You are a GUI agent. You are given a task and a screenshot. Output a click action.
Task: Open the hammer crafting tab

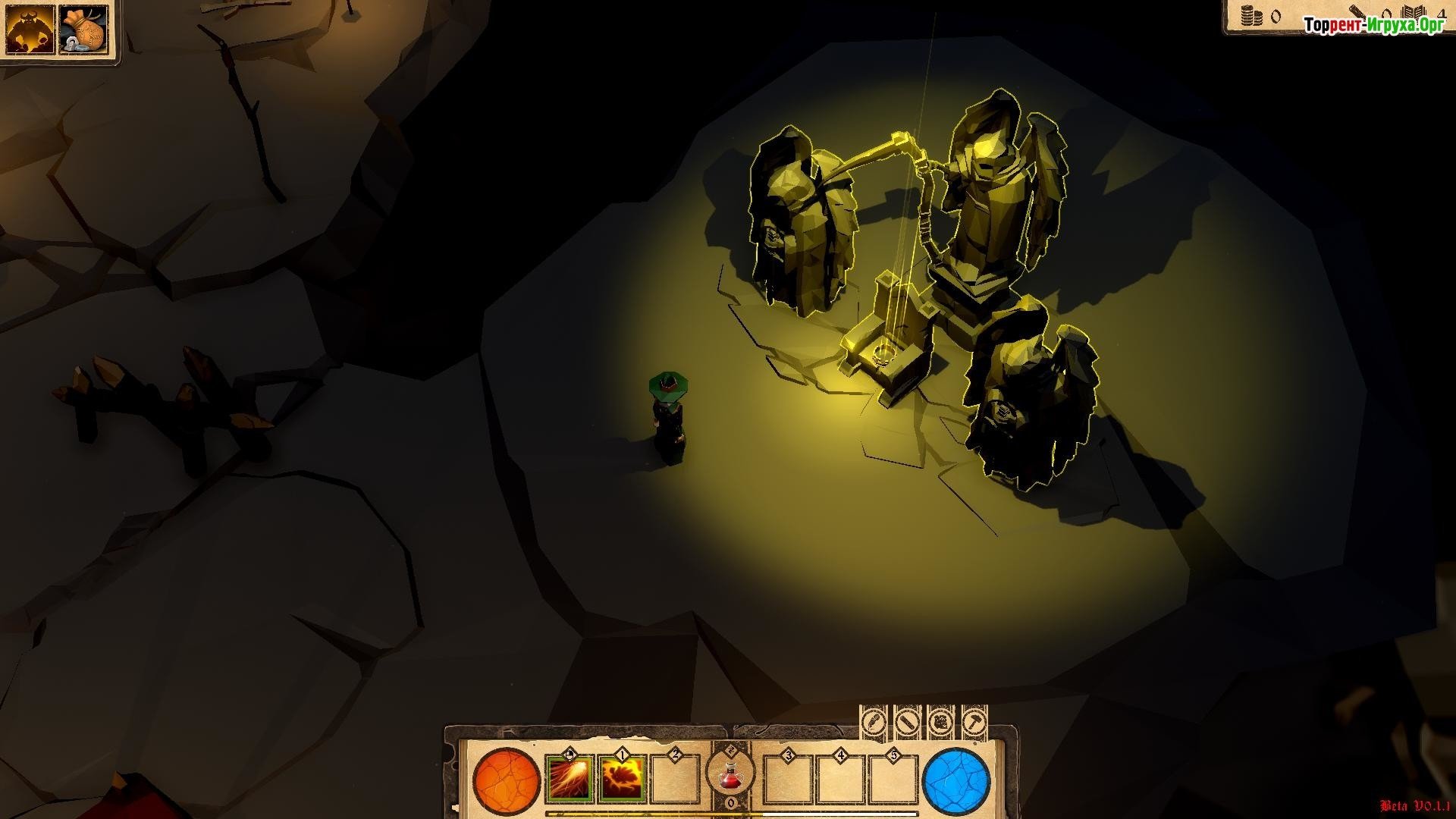[x=974, y=720]
